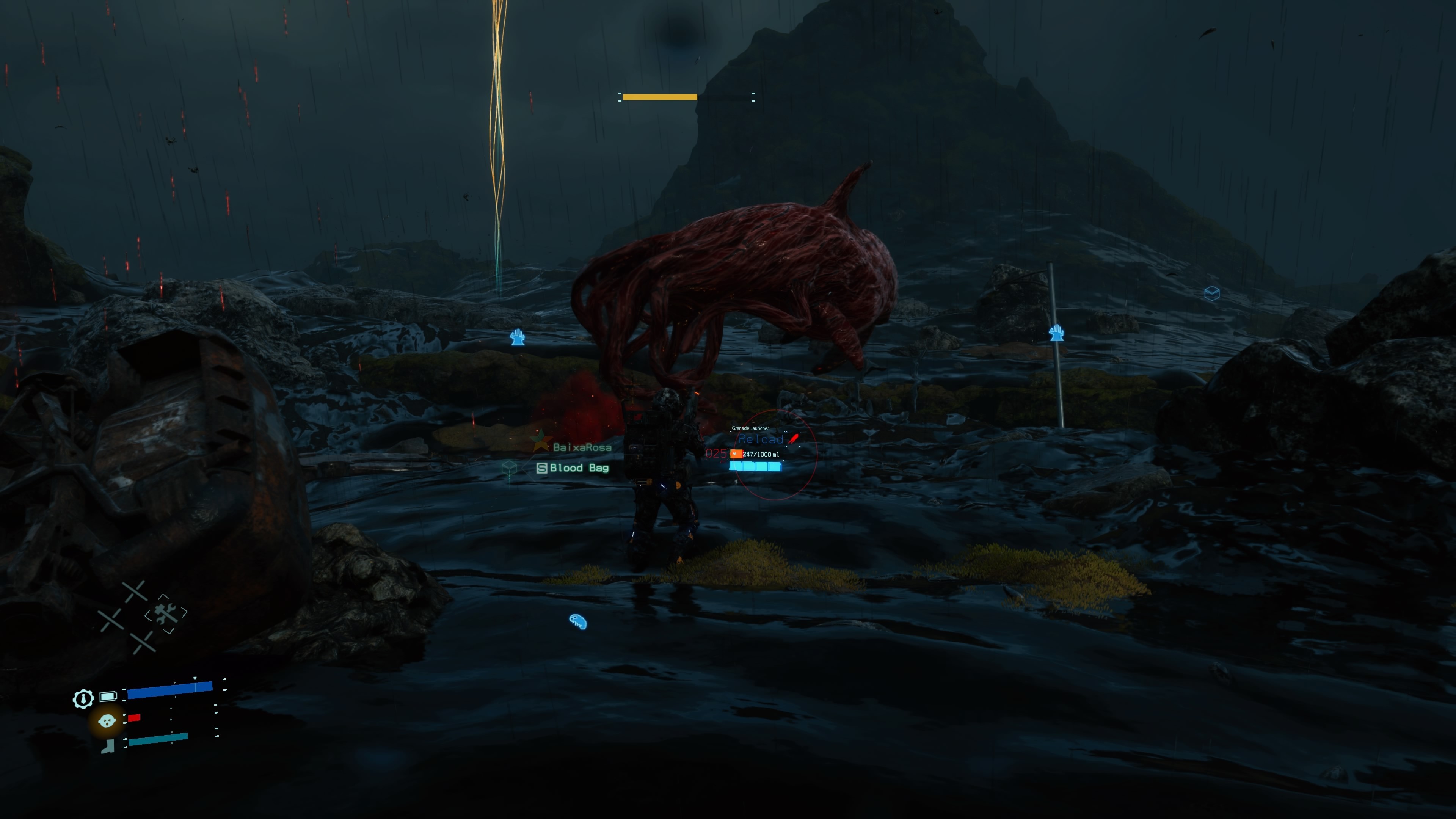Click the boot durability icon

(x=107, y=746)
